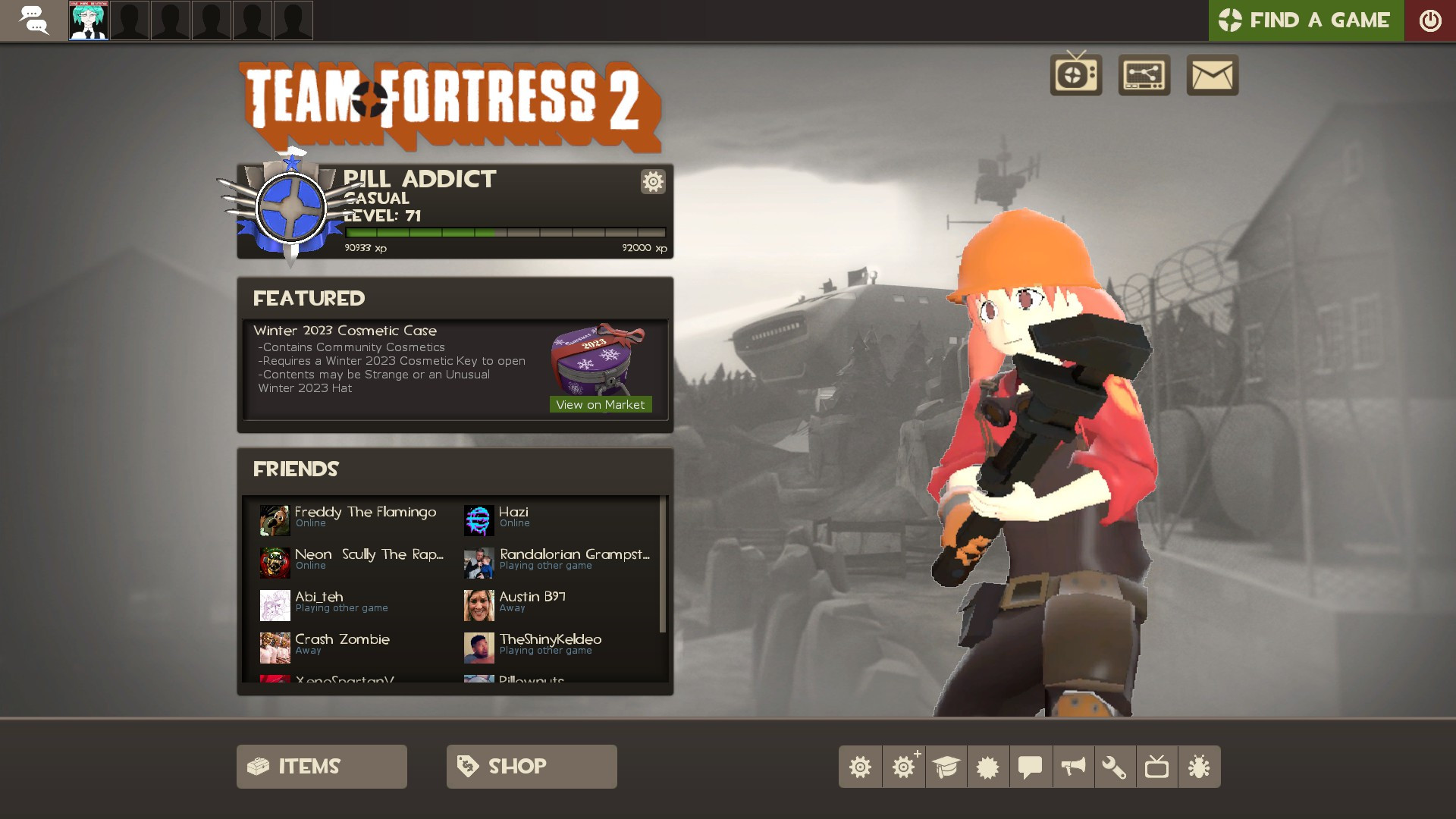Image resolution: width=1456 pixels, height=819 pixels.
Task: Quit the game with the power icon
Action: (1431, 20)
